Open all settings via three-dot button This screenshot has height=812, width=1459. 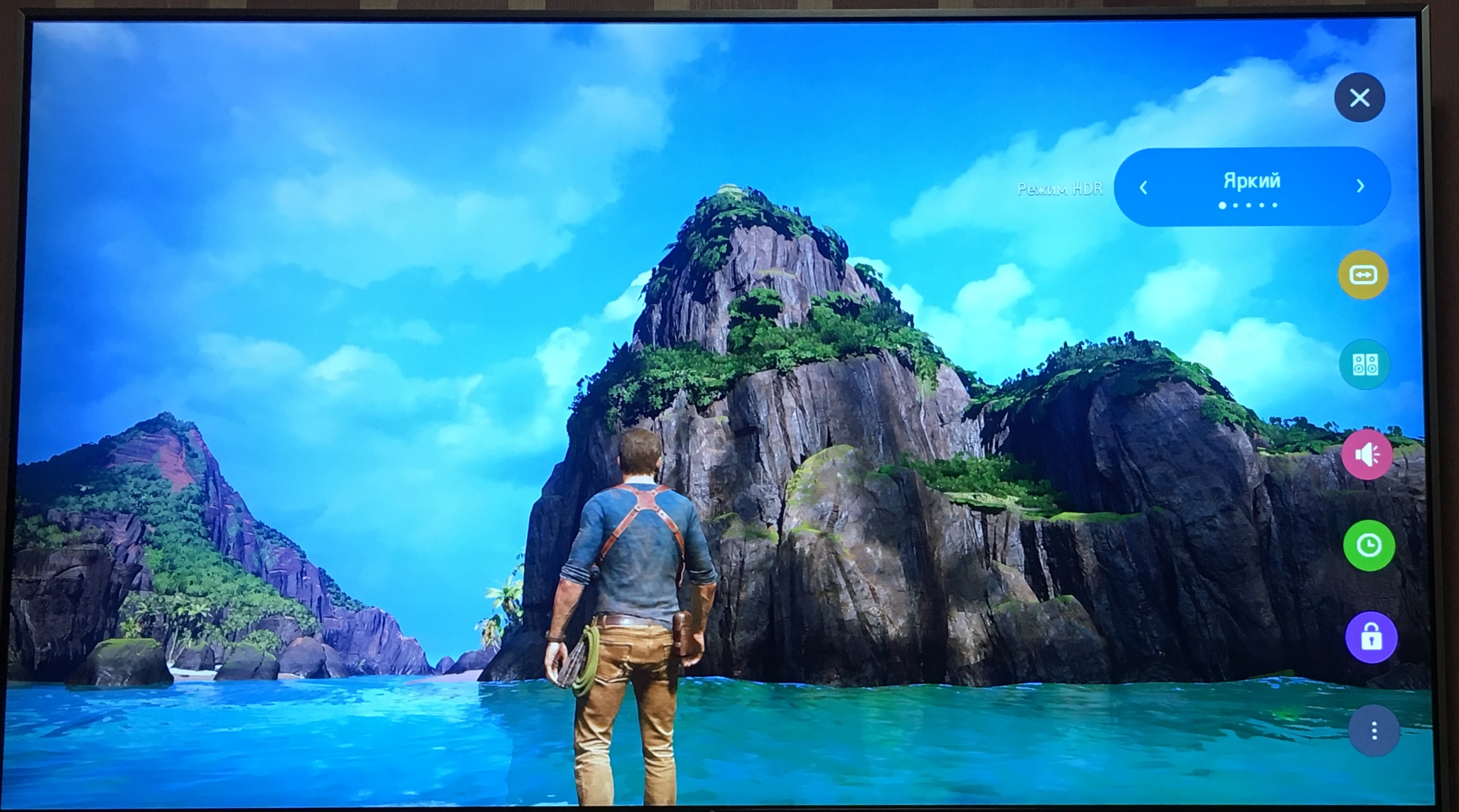click(x=1374, y=731)
